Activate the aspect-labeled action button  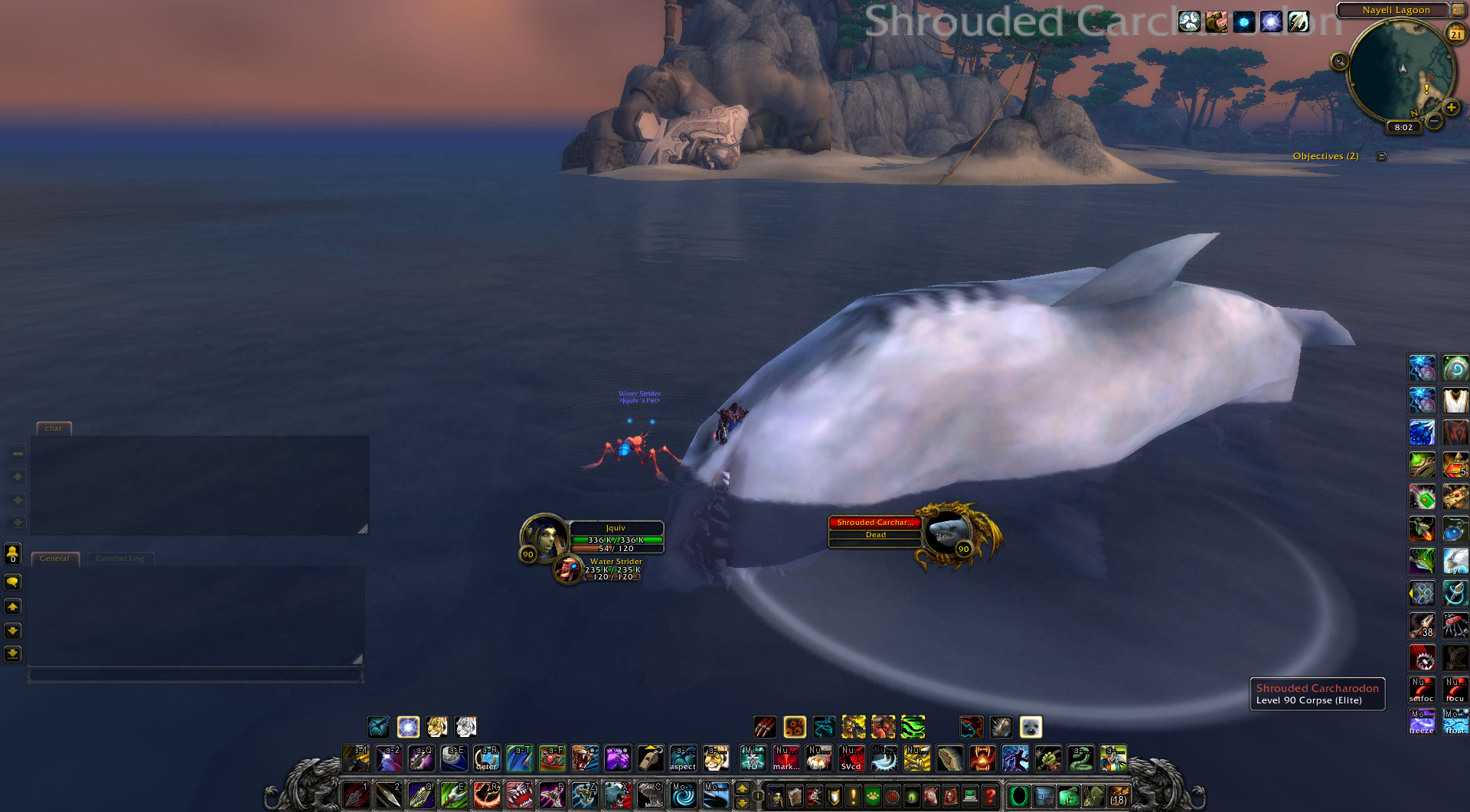coord(682,758)
